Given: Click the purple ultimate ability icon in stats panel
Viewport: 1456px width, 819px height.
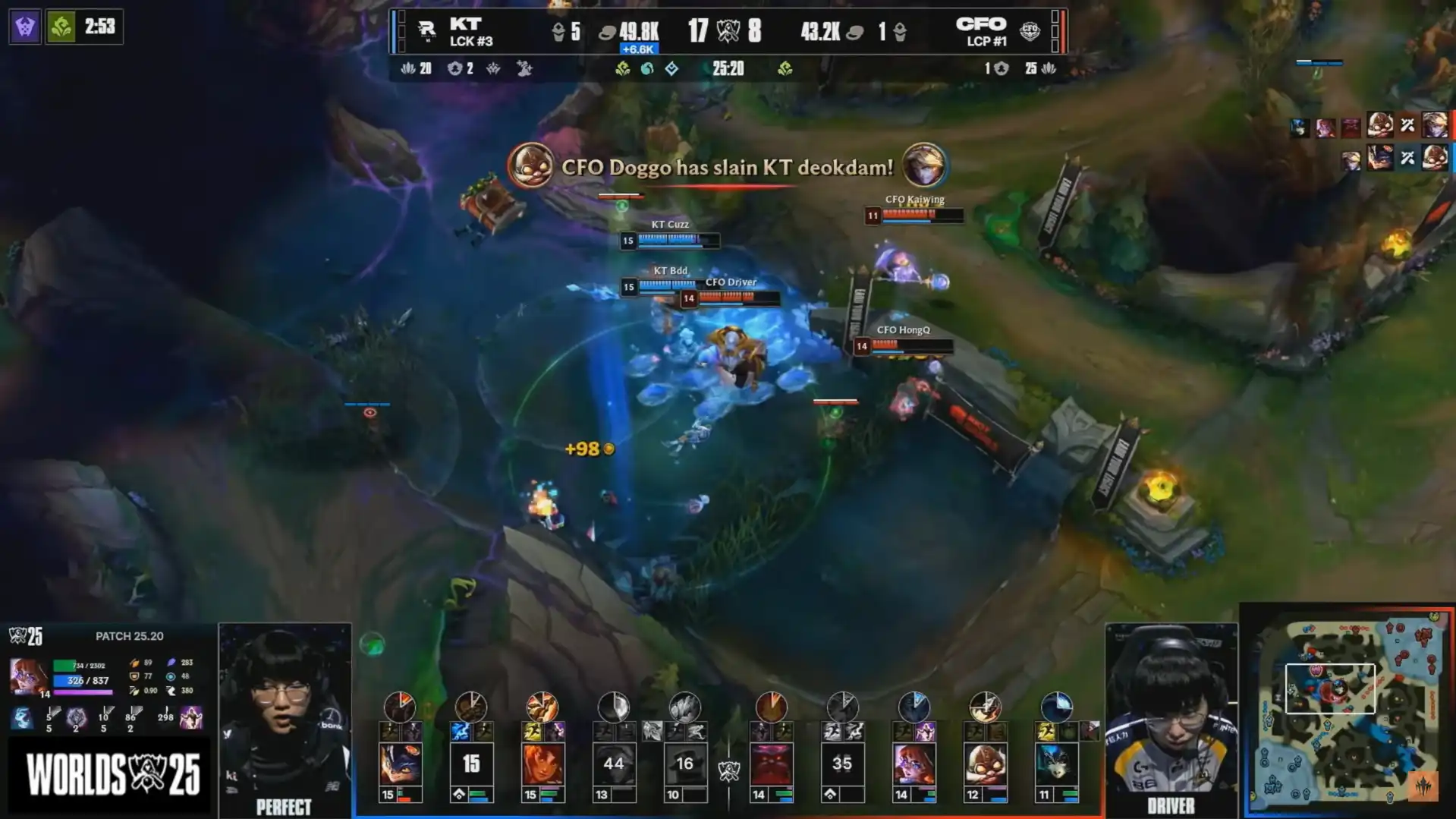Looking at the screenshot, I should (x=191, y=717).
